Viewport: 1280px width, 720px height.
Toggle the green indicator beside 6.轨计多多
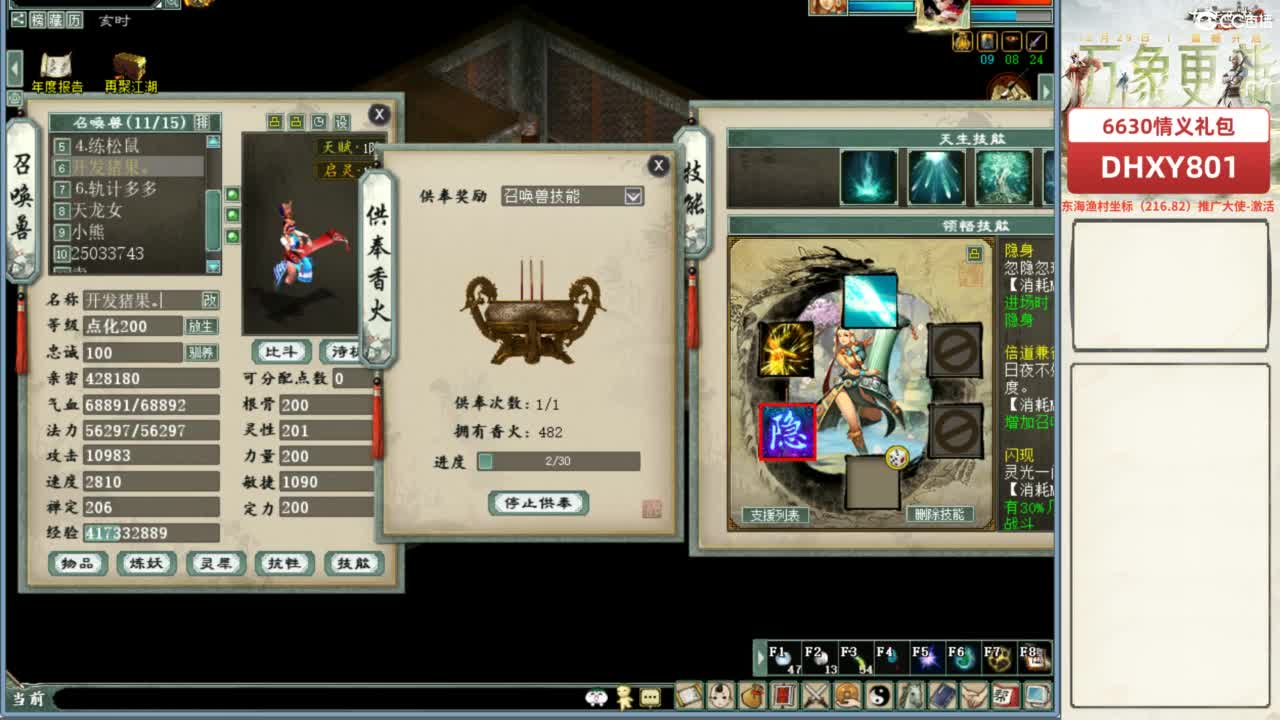[232, 194]
